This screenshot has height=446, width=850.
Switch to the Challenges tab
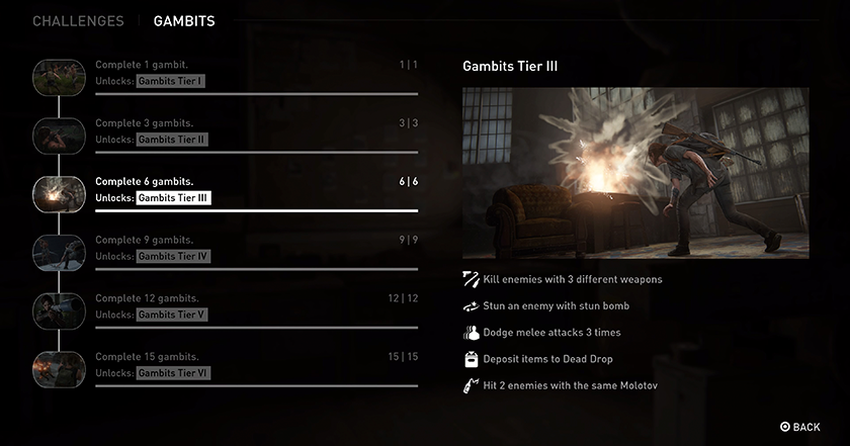[78, 21]
